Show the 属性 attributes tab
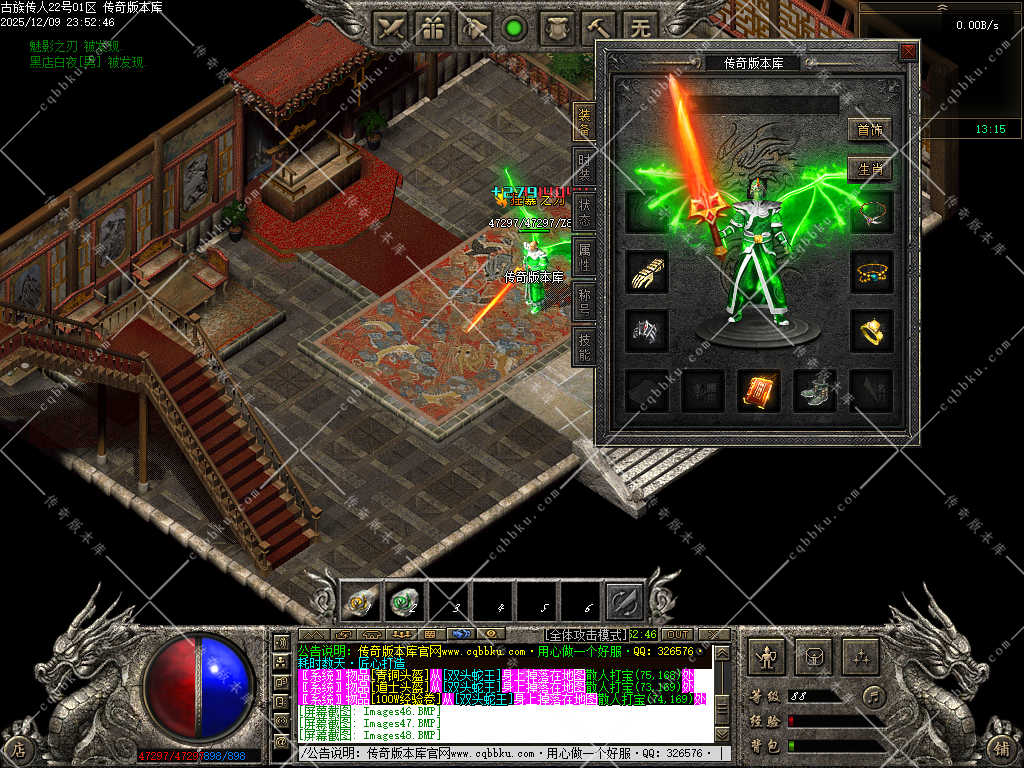Viewport: 1024px width, 768px height. click(x=585, y=257)
